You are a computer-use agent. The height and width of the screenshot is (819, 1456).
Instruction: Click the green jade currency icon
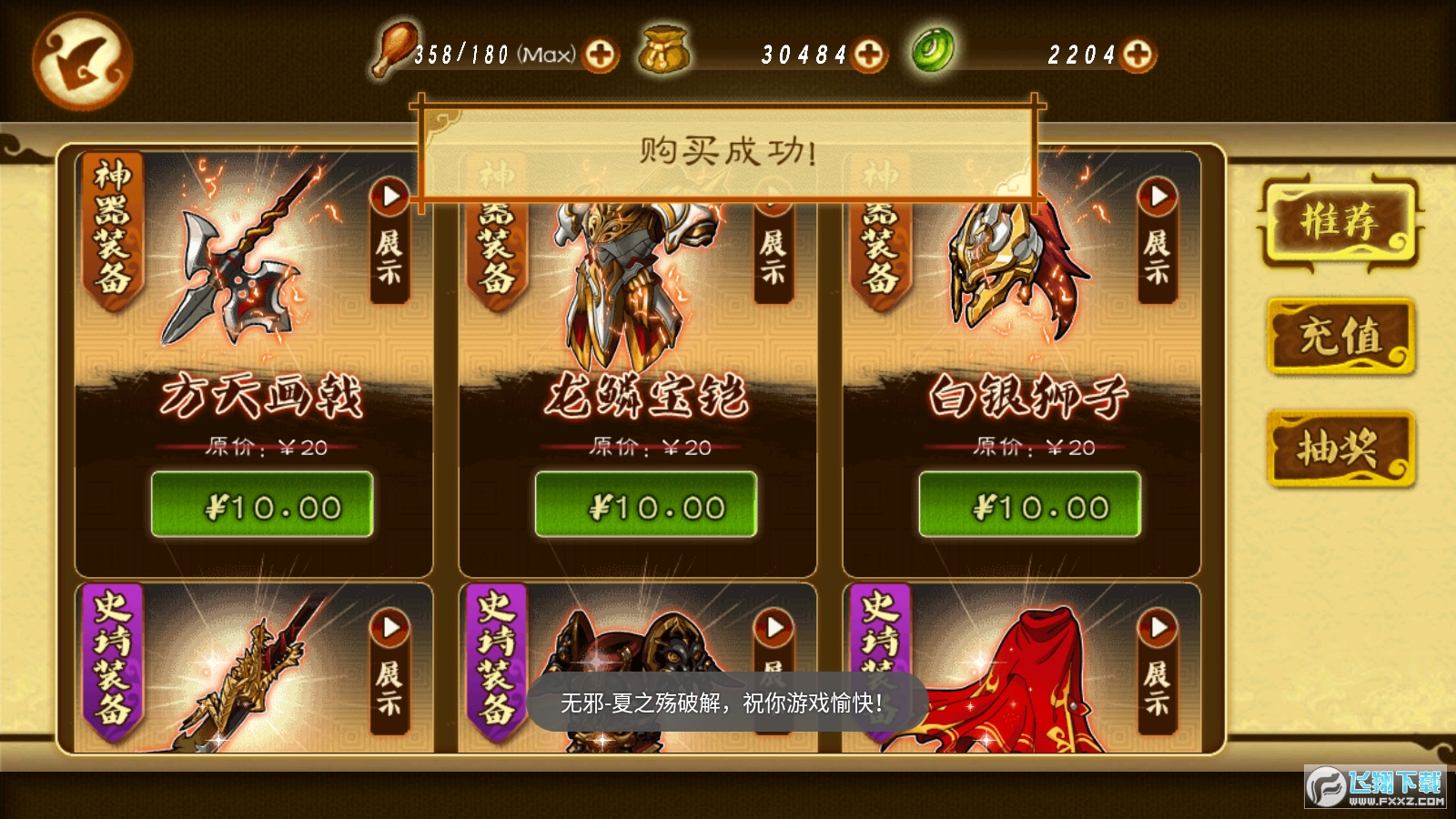tap(931, 53)
